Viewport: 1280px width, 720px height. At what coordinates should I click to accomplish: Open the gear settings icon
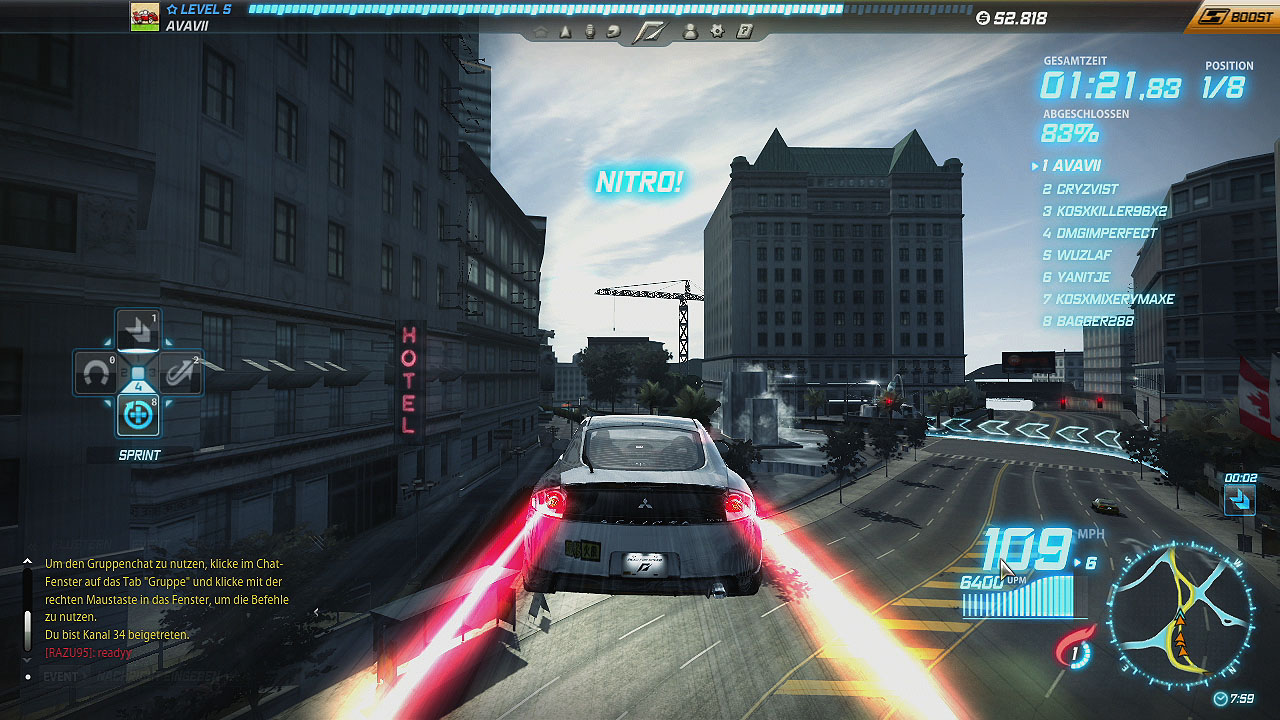coord(717,32)
